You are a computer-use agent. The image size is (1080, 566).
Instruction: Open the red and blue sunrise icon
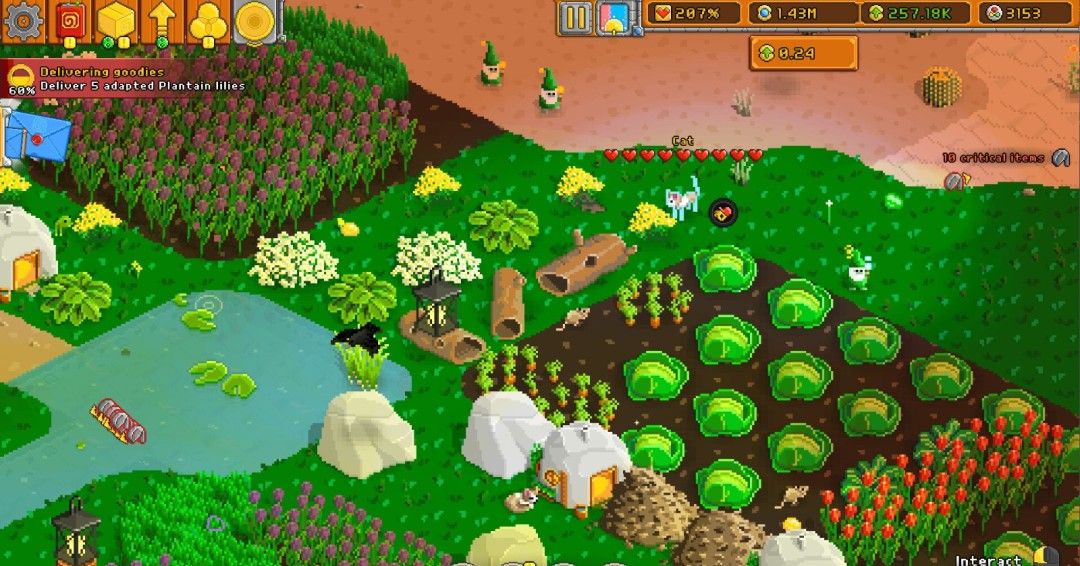coord(612,17)
